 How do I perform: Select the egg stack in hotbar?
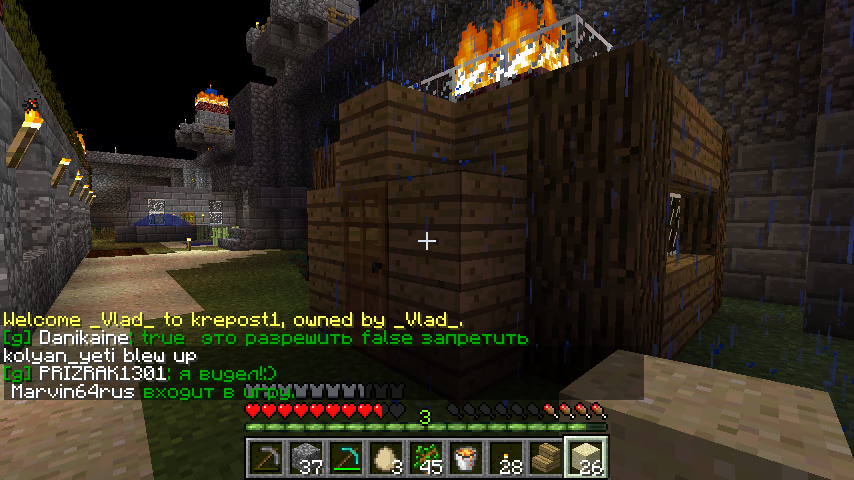click(386, 457)
